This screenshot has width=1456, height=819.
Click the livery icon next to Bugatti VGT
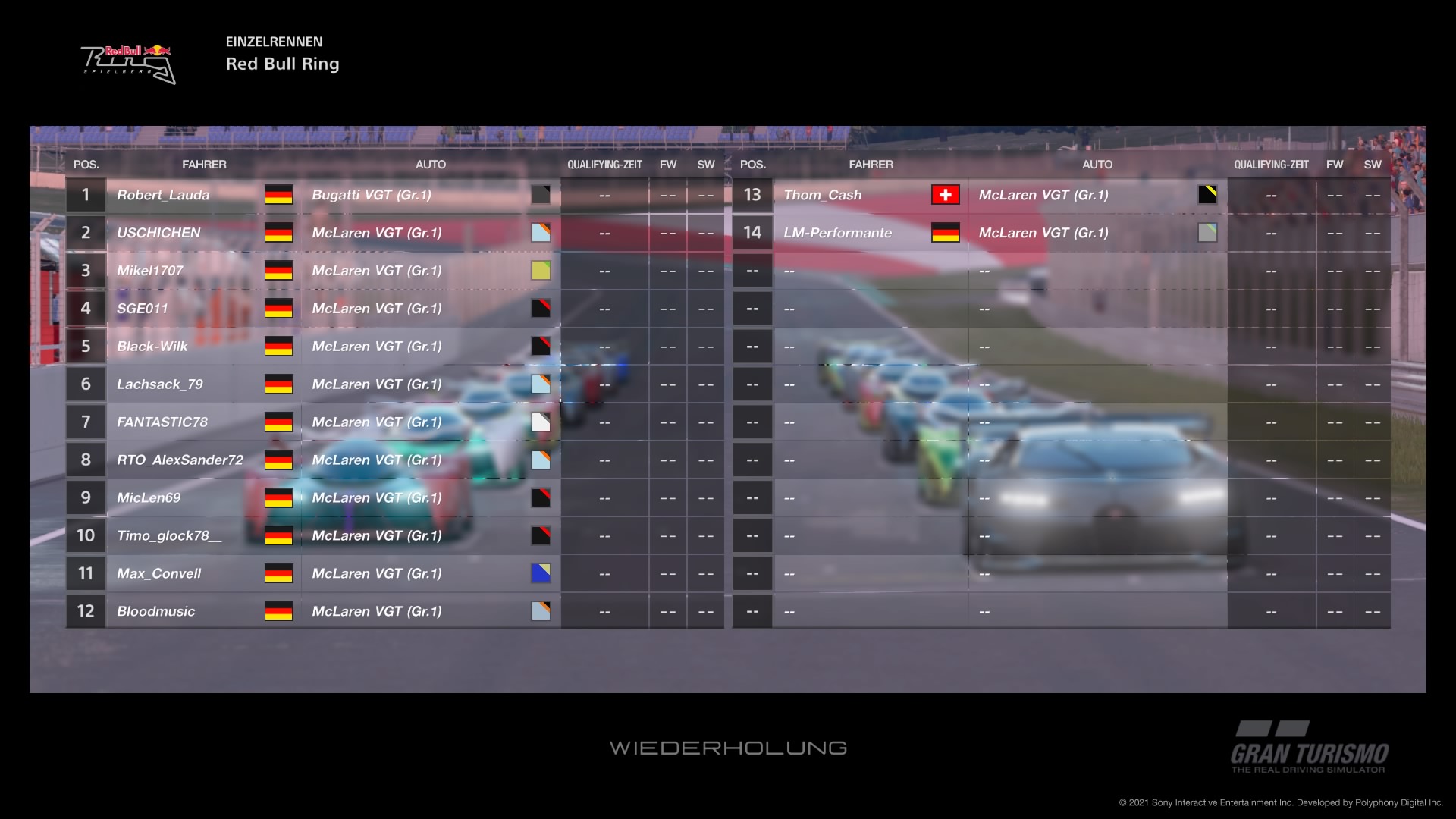point(541,195)
